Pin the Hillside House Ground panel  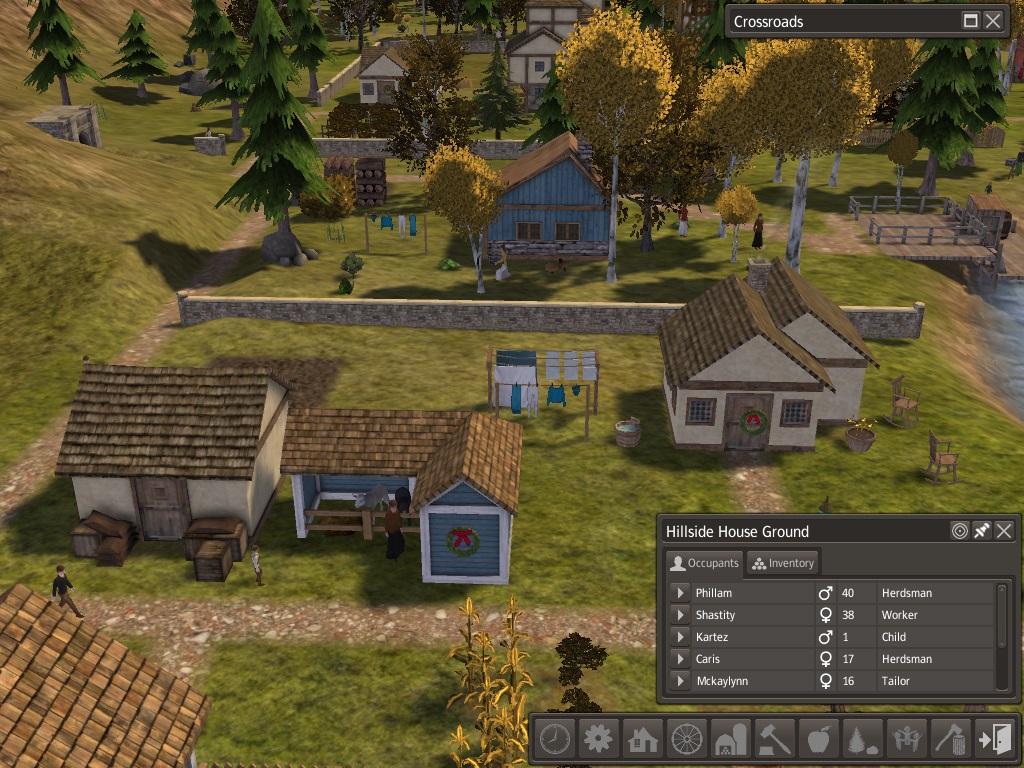[982, 531]
